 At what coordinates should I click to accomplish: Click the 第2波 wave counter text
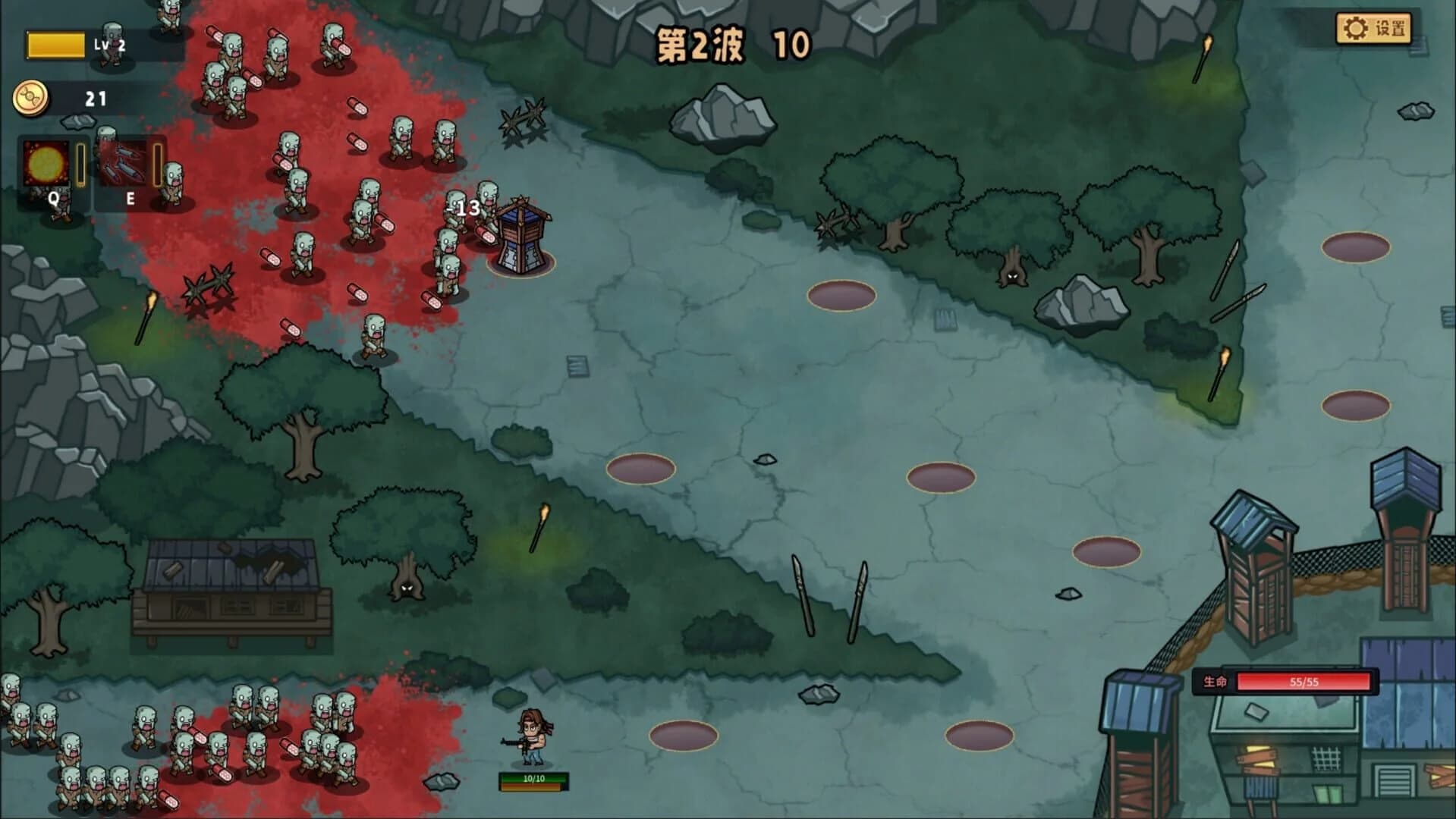point(702,42)
